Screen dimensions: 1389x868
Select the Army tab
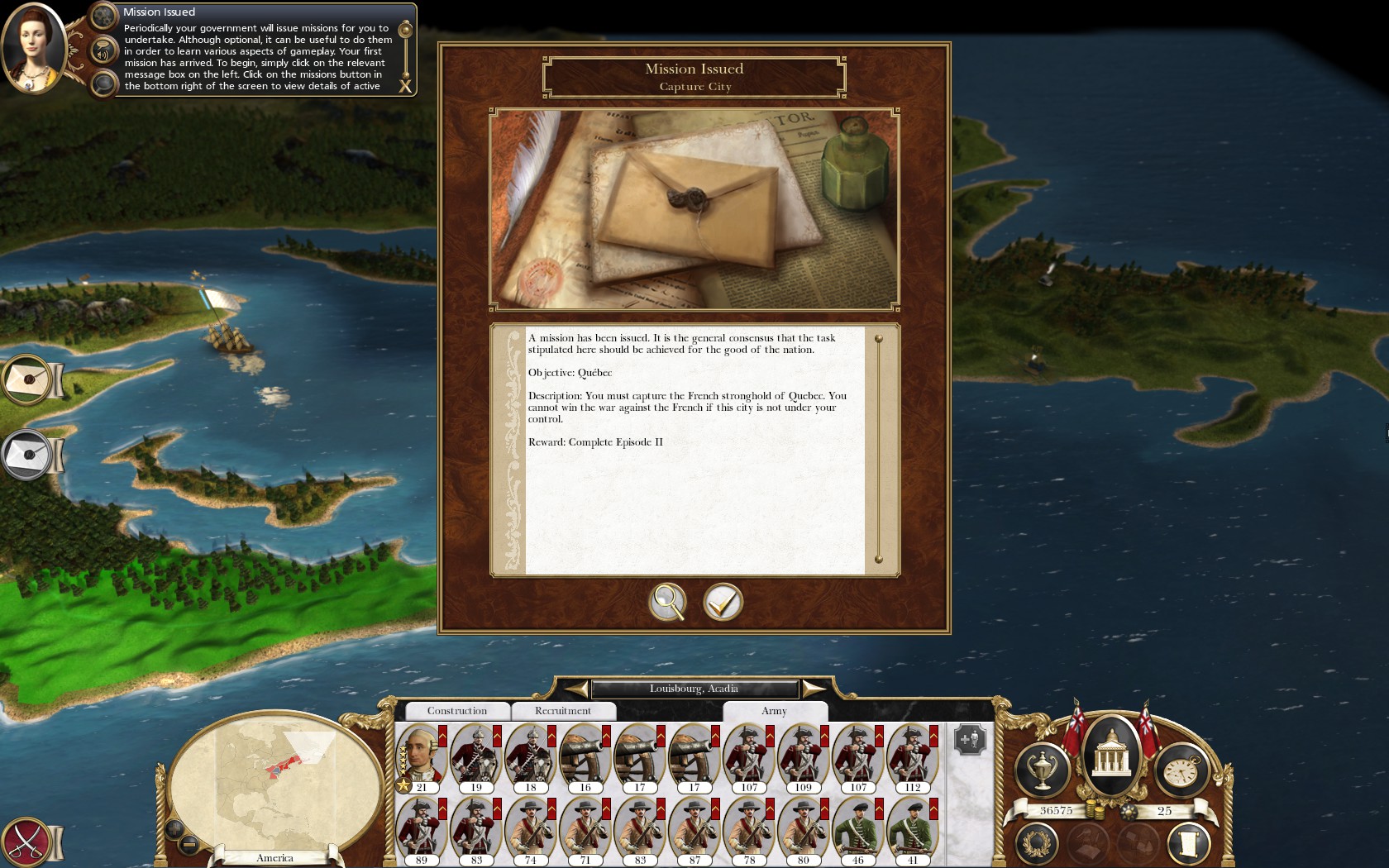774,711
